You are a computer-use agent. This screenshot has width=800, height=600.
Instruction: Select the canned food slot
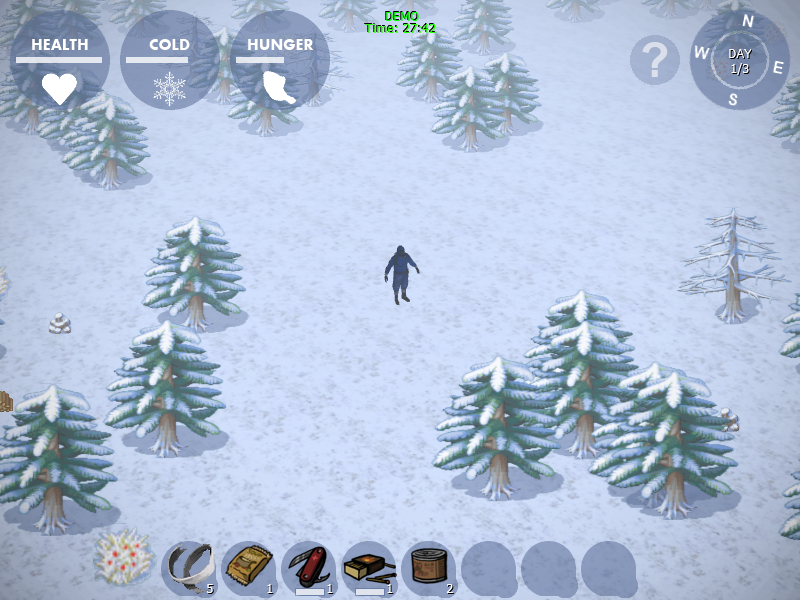[x=428, y=568]
